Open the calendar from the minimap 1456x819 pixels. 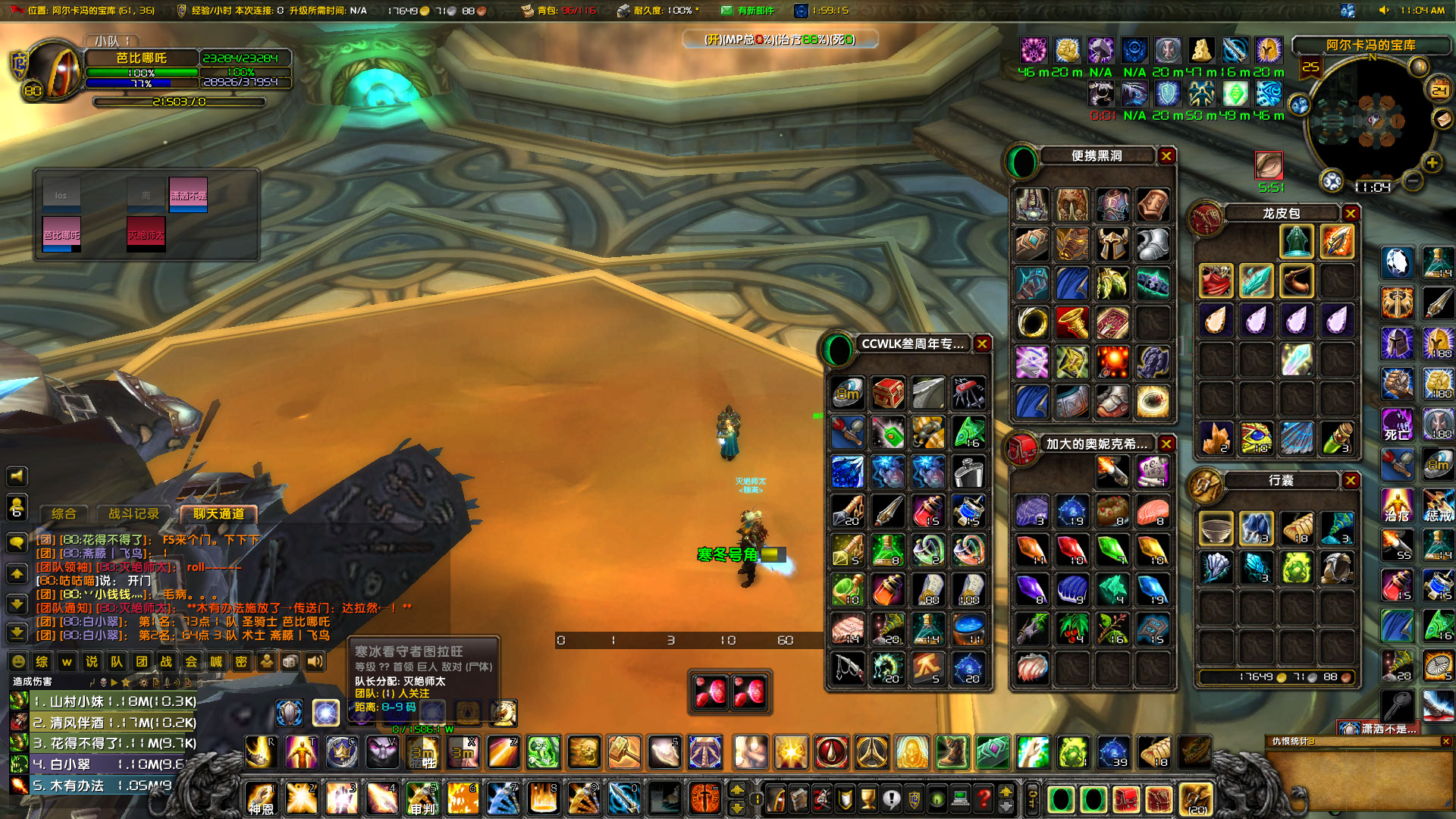(x=1439, y=89)
